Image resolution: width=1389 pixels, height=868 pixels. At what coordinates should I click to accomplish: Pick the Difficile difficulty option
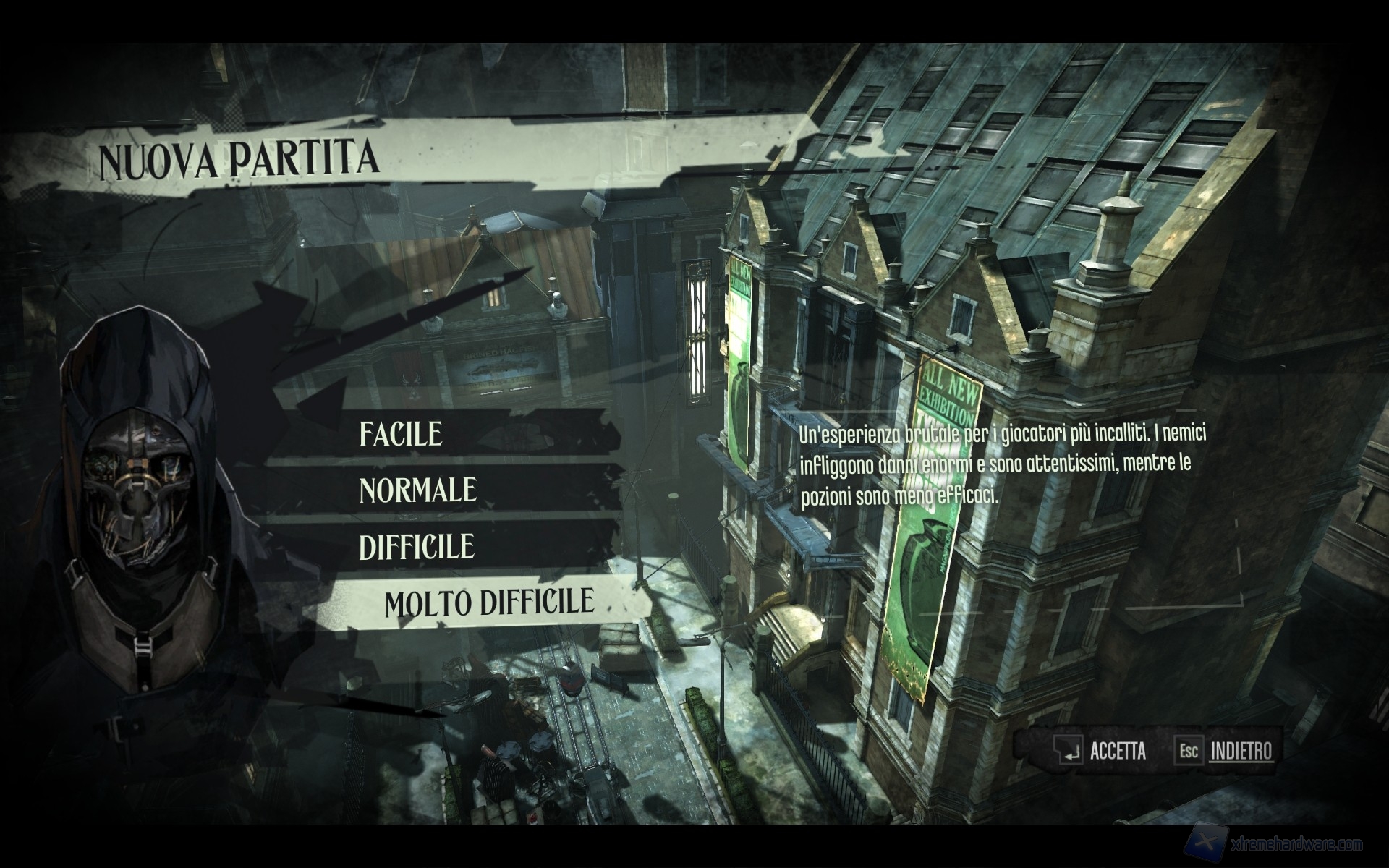pyautogui.click(x=417, y=547)
